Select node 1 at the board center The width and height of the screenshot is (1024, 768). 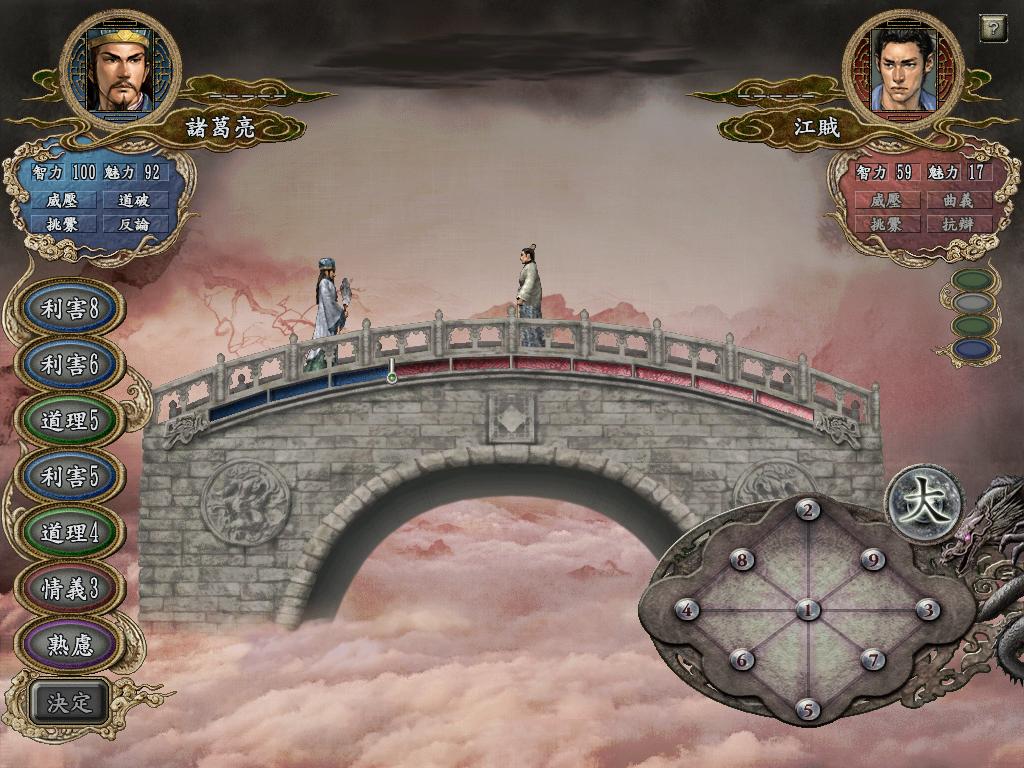[808, 610]
